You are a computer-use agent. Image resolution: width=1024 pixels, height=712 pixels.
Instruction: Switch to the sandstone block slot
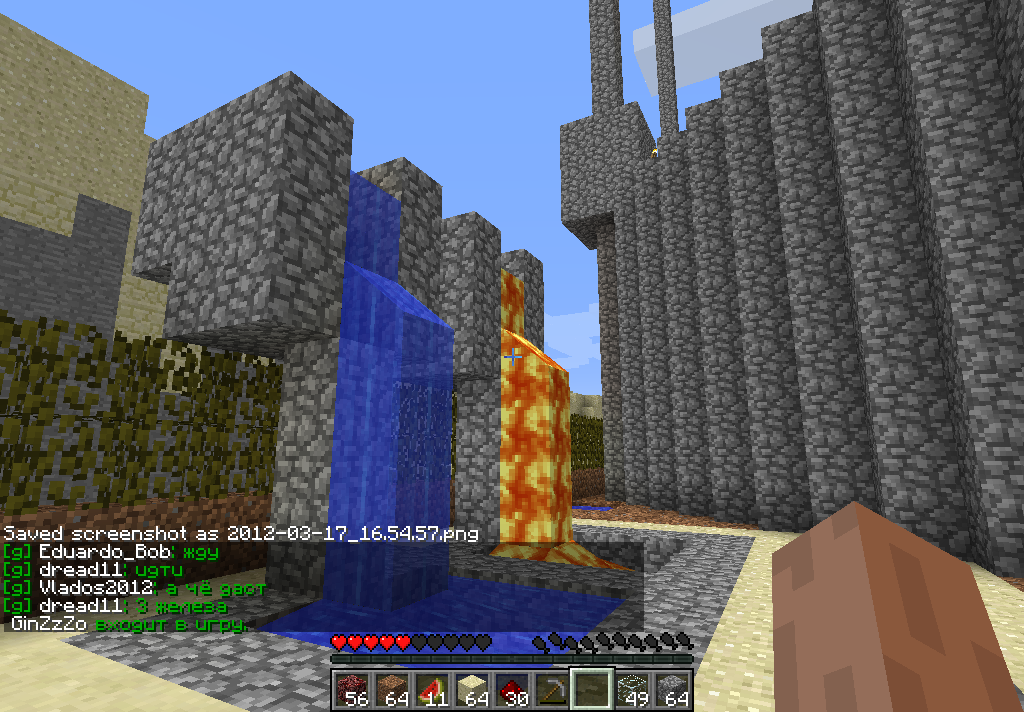click(471, 689)
